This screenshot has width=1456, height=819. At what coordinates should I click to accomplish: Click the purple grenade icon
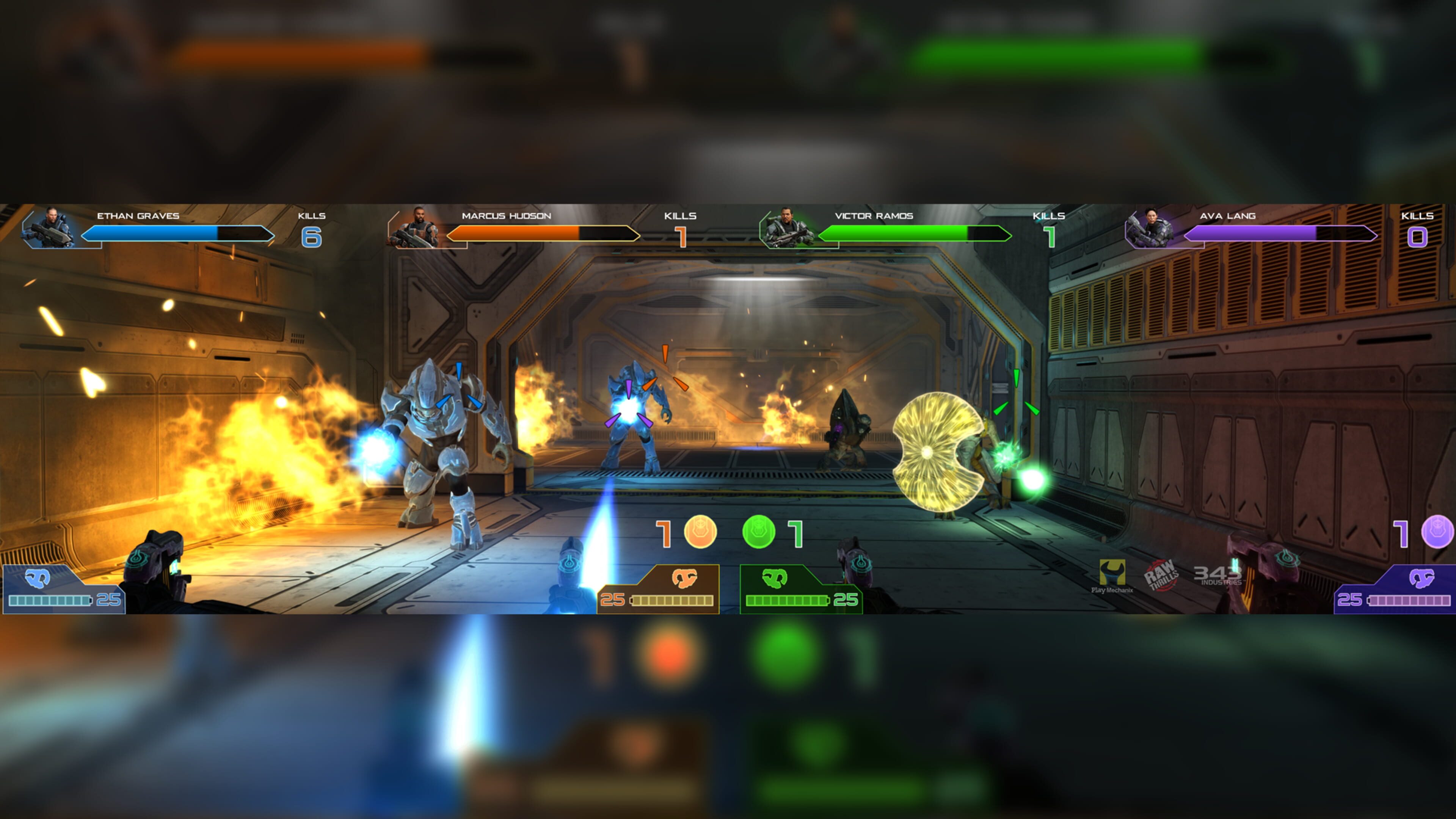(x=1437, y=532)
